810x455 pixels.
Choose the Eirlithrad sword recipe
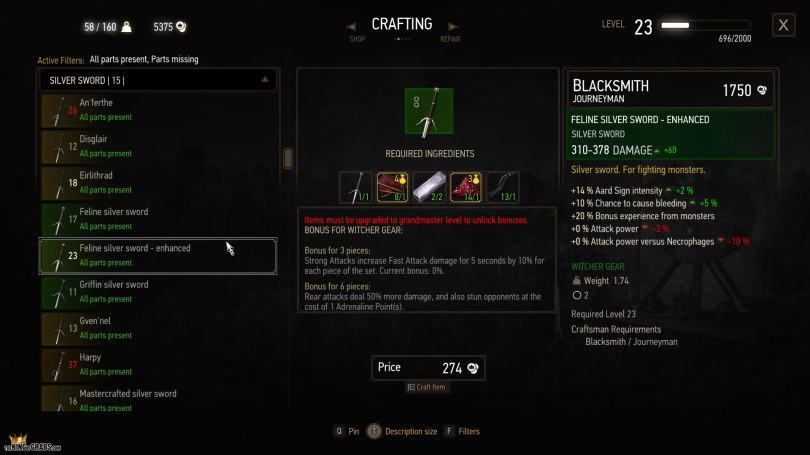pos(158,183)
